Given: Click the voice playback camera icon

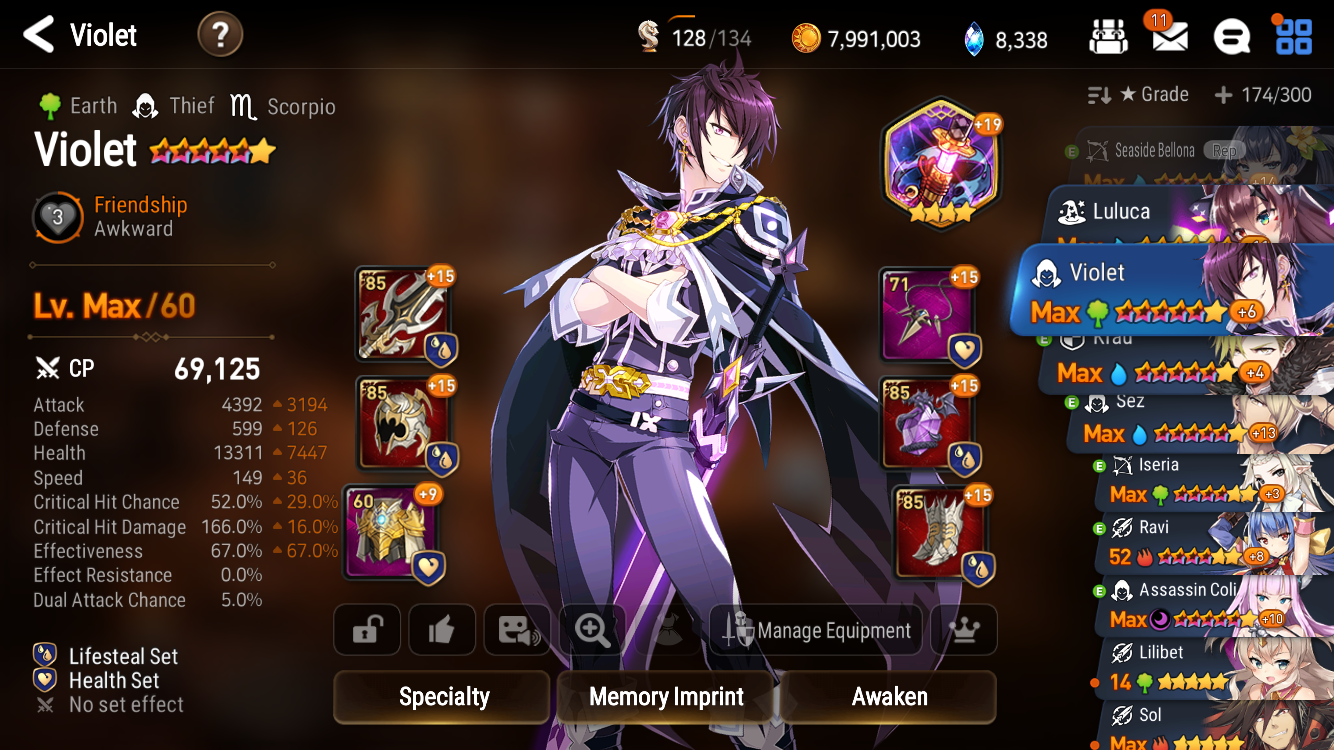Looking at the screenshot, I should point(516,629).
